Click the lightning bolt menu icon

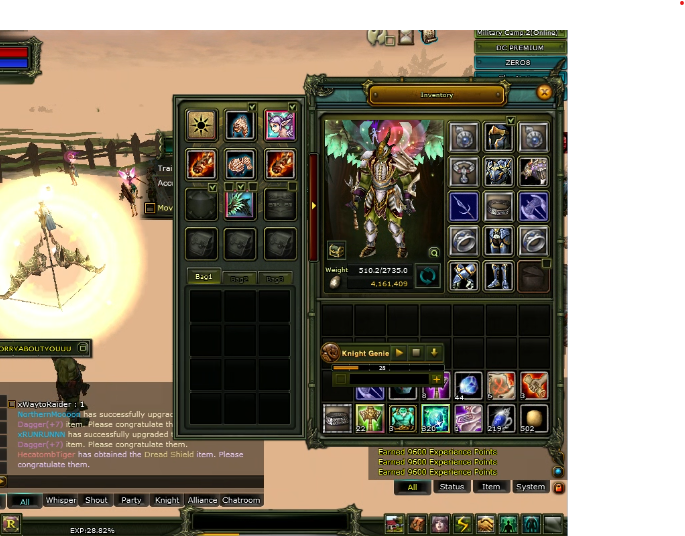(463, 523)
